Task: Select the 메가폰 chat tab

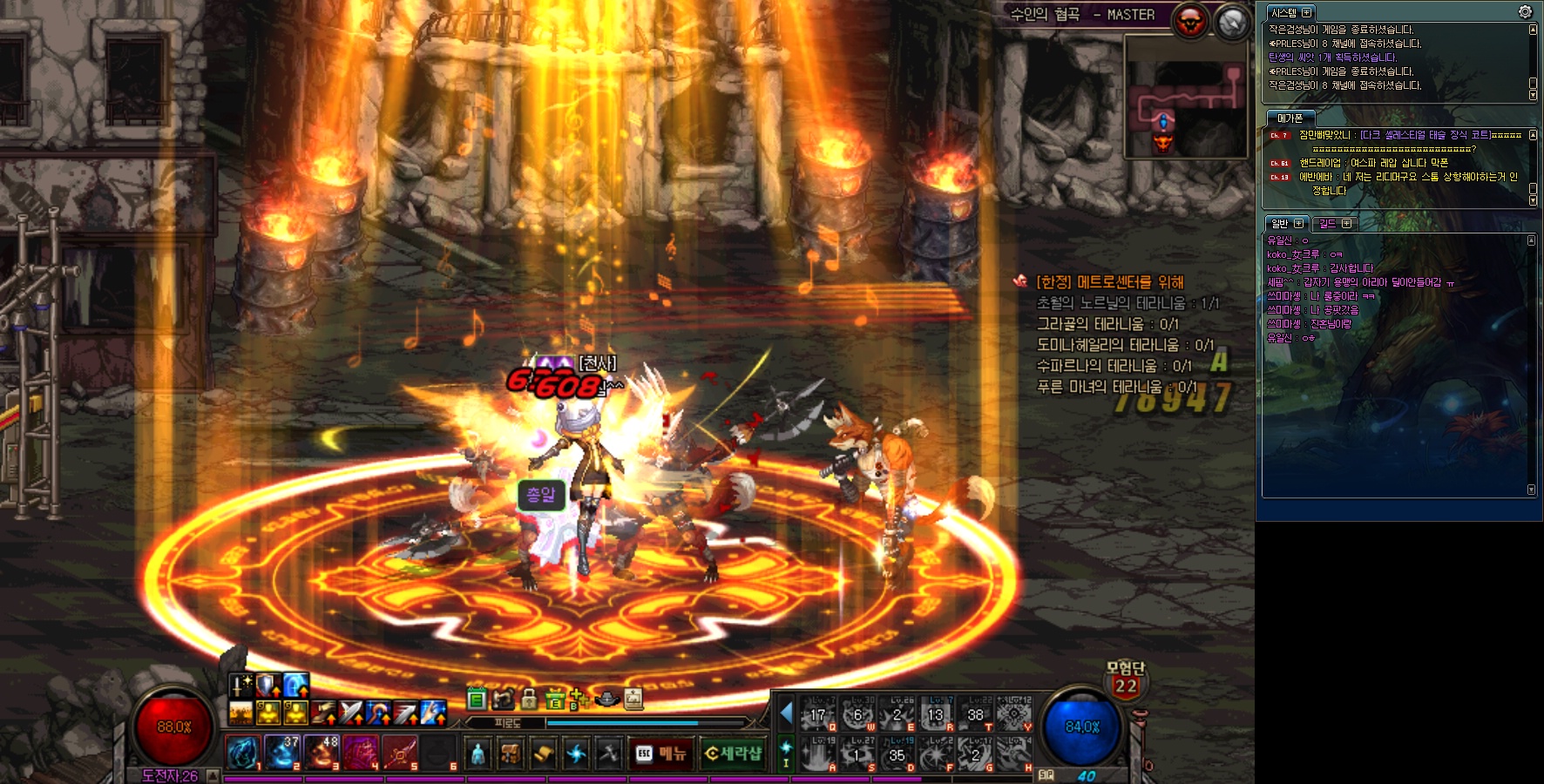Action: [x=1290, y=118]
